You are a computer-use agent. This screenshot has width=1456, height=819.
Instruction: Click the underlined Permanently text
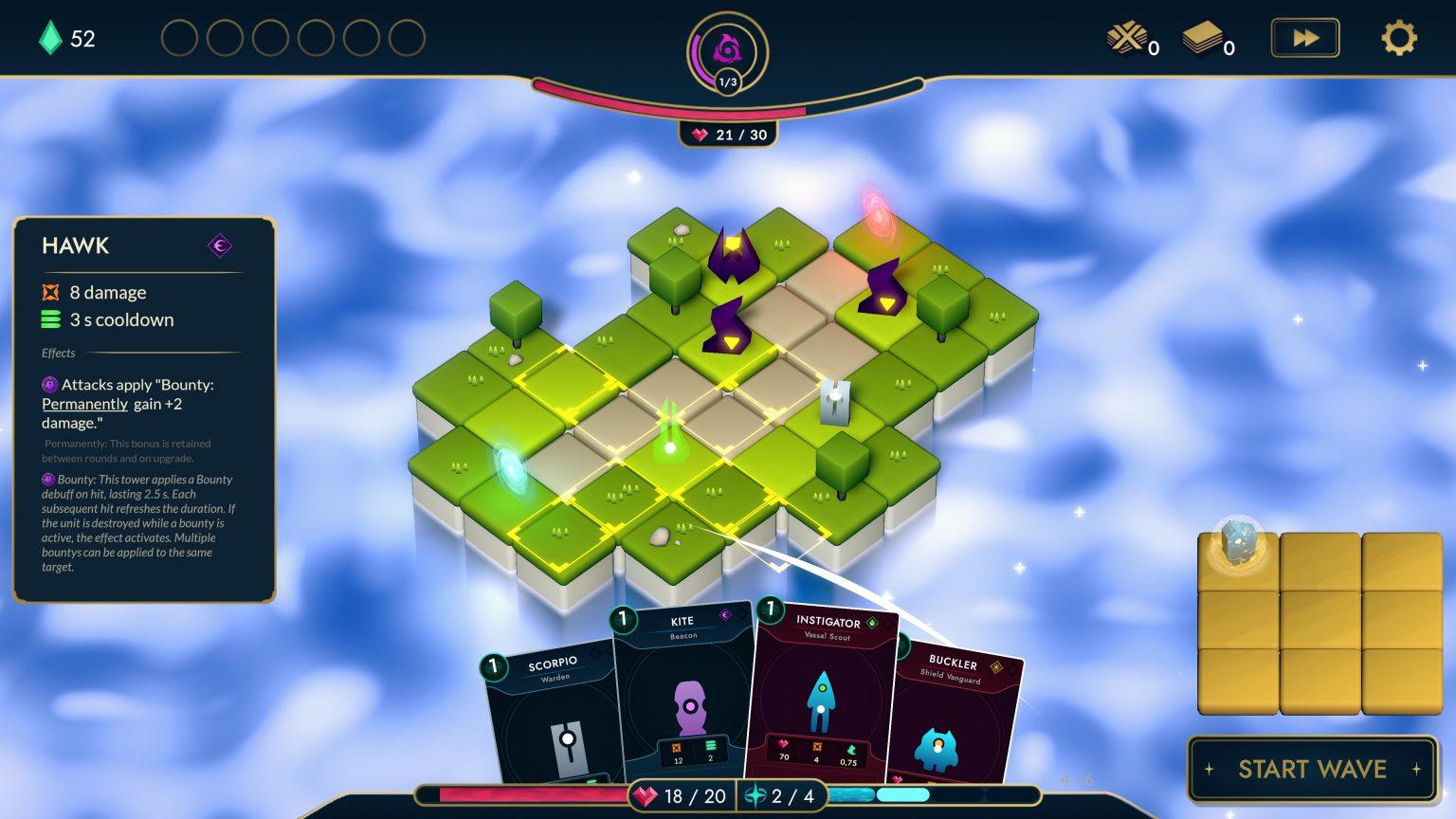tap(83, 404)
